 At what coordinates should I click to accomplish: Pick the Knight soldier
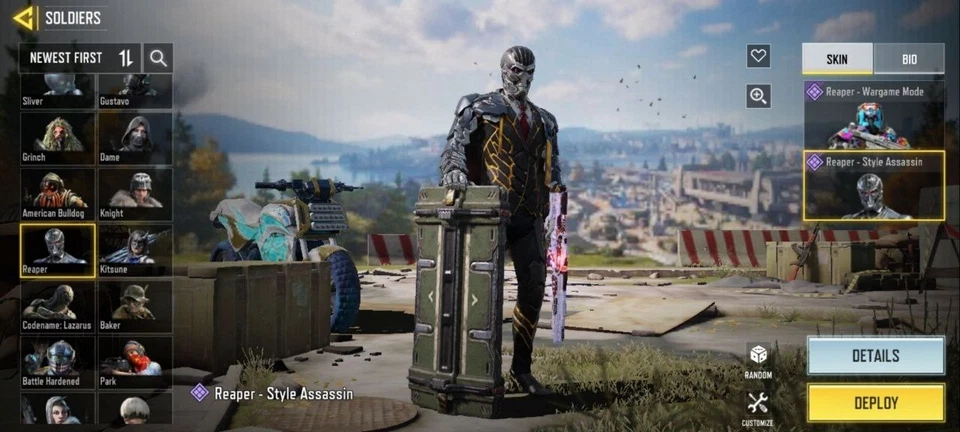[x=134, y=194]
